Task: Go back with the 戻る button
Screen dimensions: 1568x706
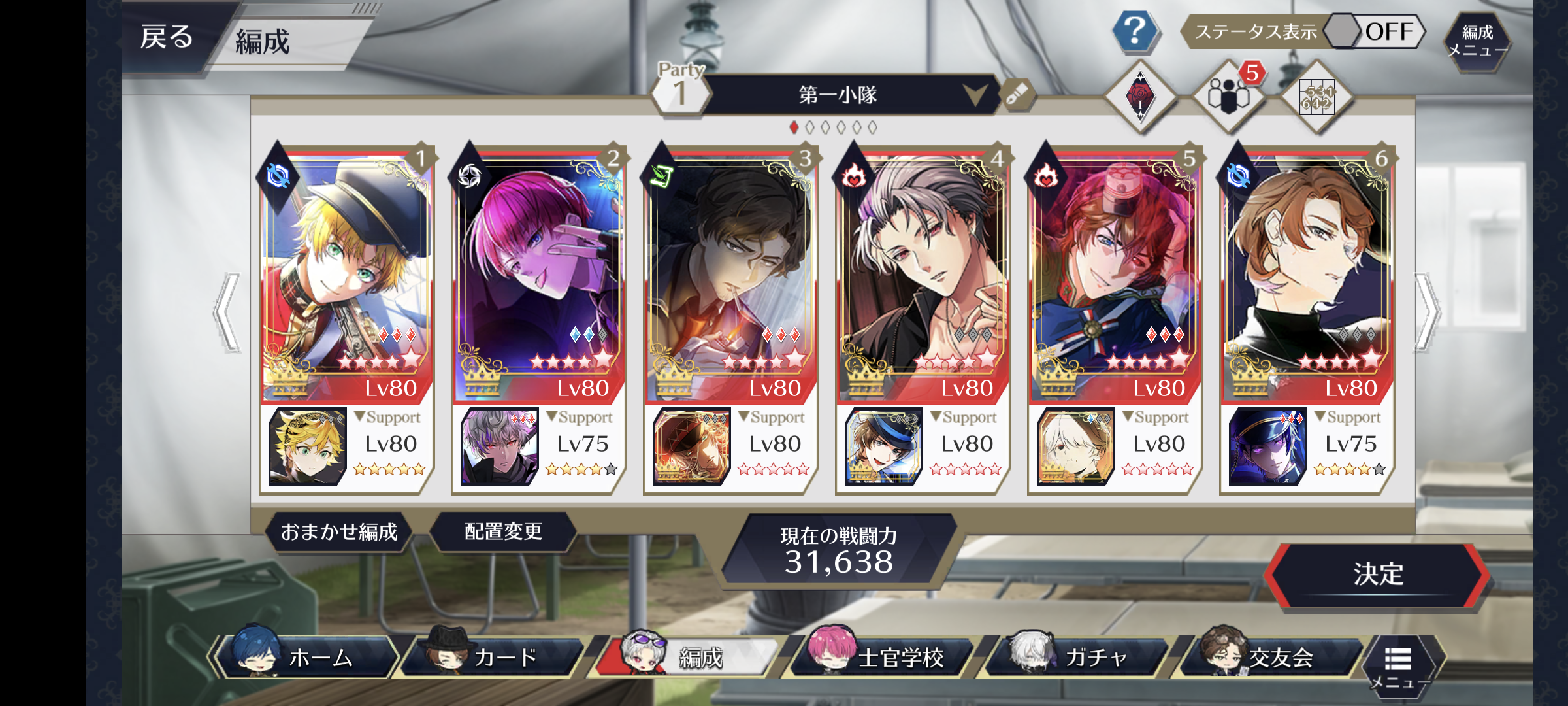Action: (x=167, y=37)
